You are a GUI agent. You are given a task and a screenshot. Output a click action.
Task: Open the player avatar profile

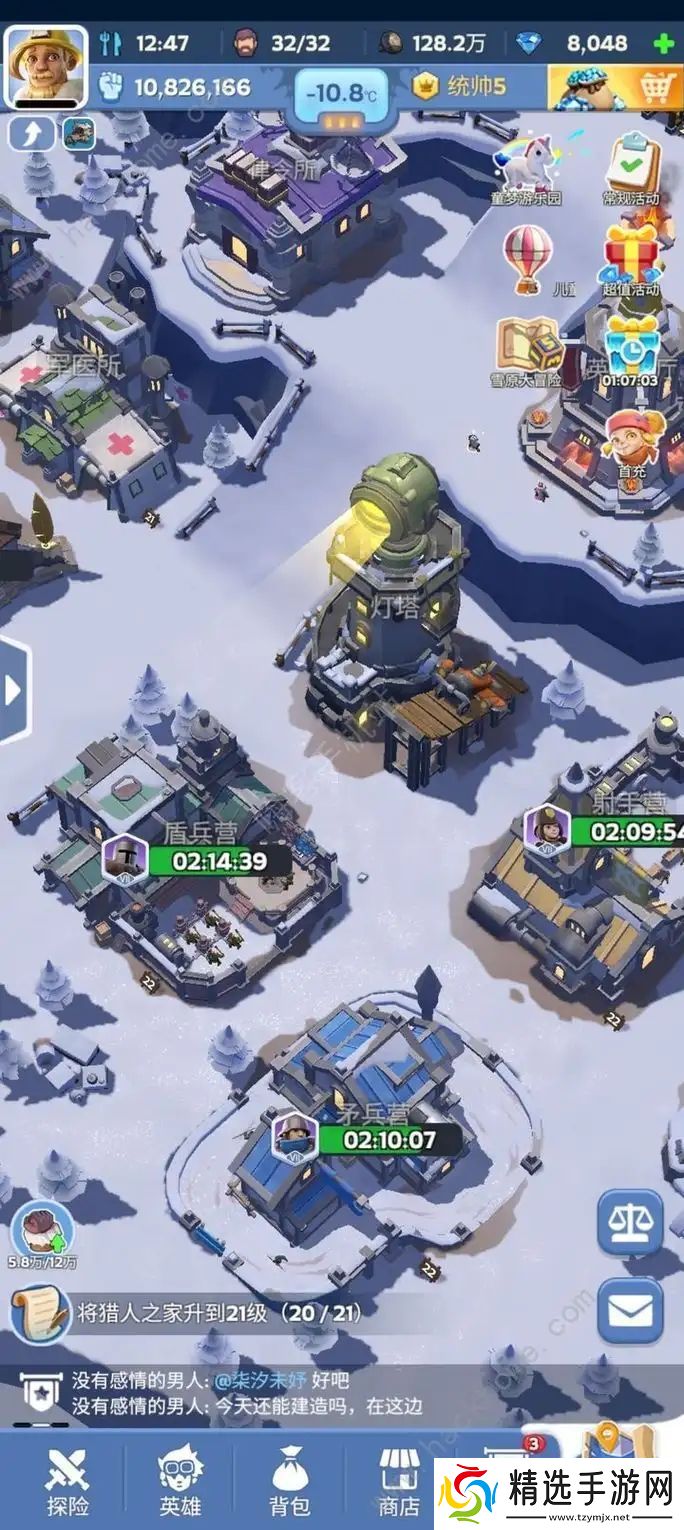46,66
